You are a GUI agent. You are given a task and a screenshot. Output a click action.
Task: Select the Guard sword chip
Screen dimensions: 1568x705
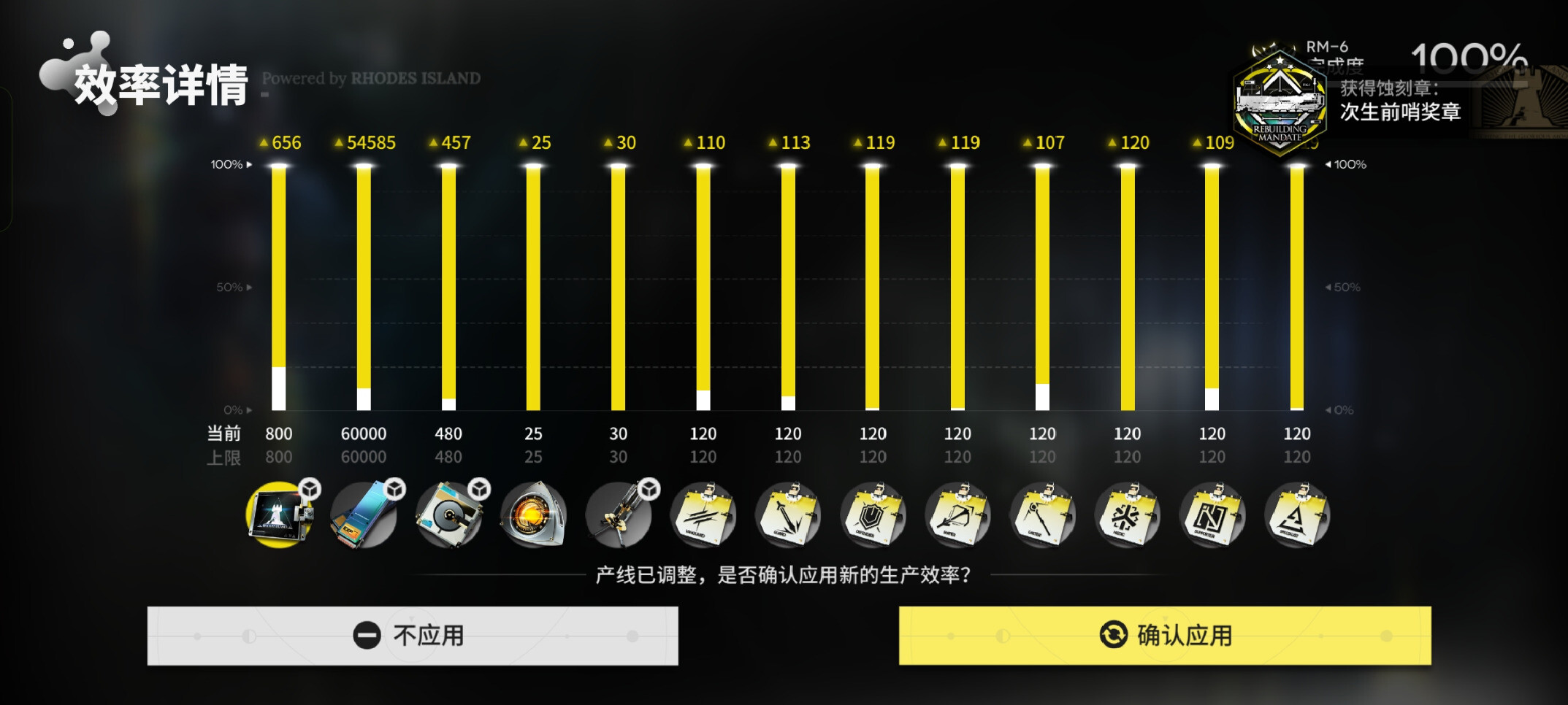pyautogui.click(x=788, y=515)
